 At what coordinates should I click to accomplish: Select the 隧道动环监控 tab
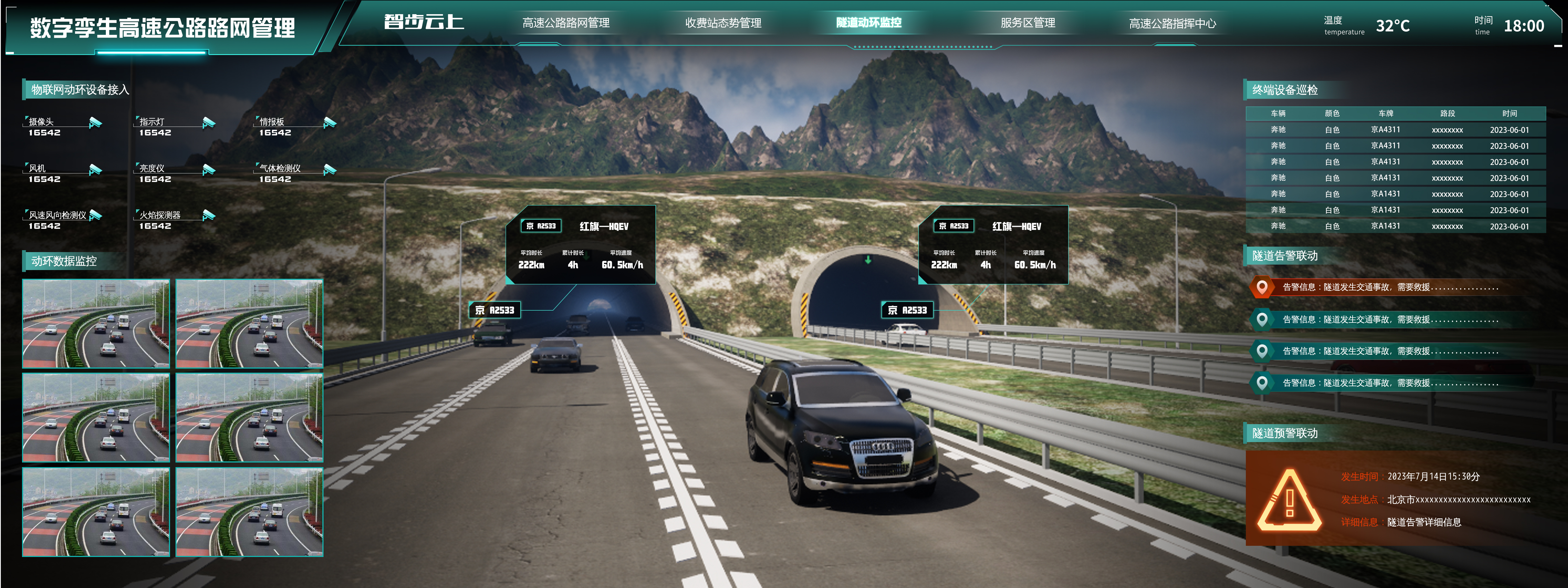868,23
